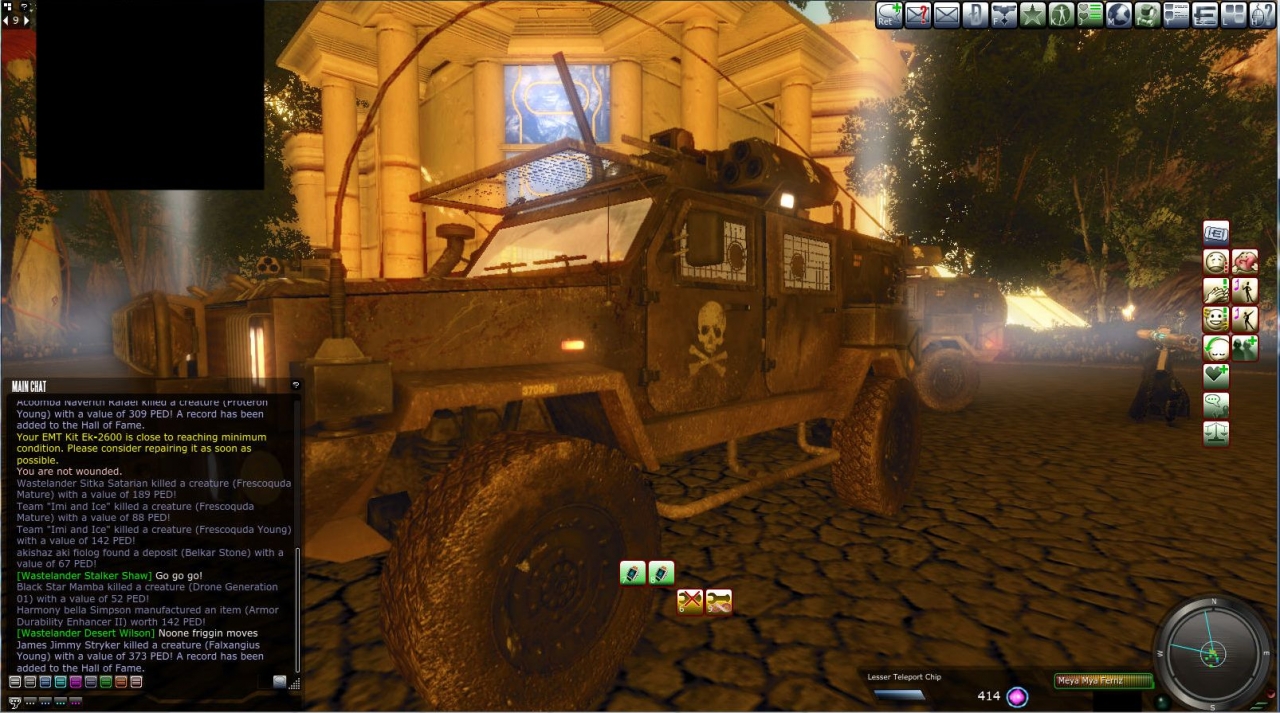Click the add heart friend icon
The image size is (1280, 713).
coord(1216,377)
